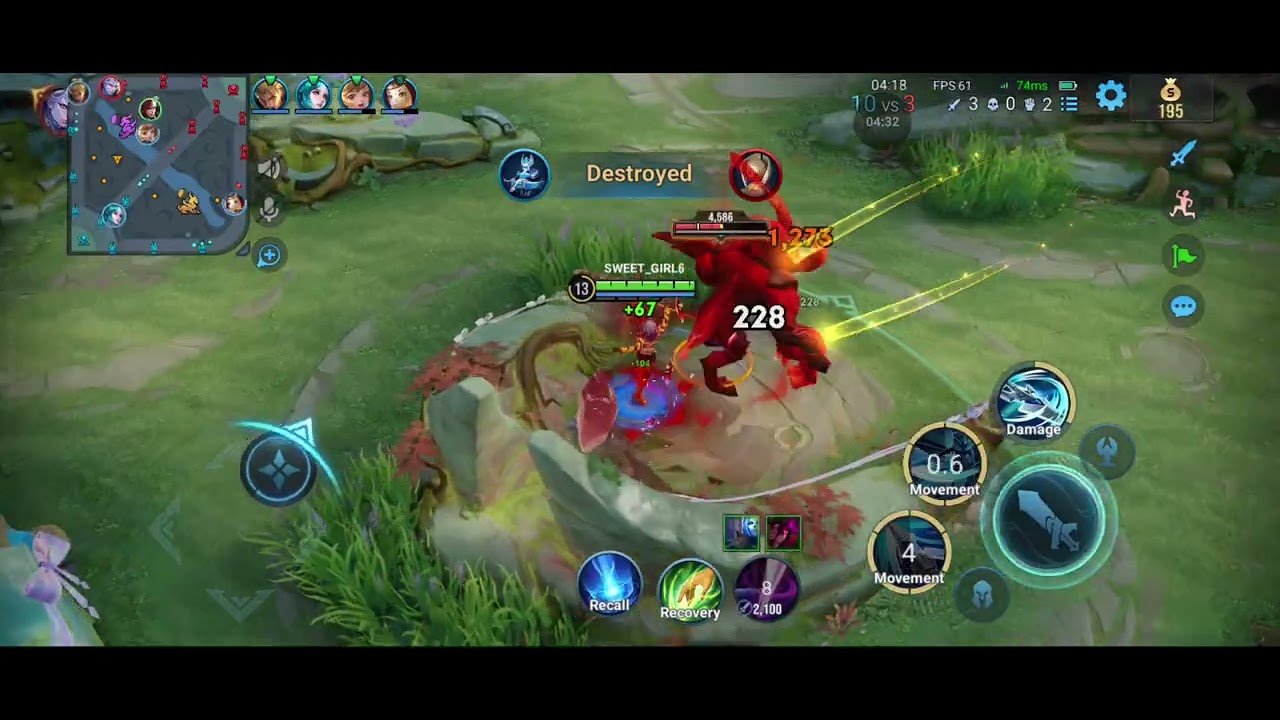Use the Movement skill showing 4 cooldown
The image size is (1280, 720).
click(908, 551)
